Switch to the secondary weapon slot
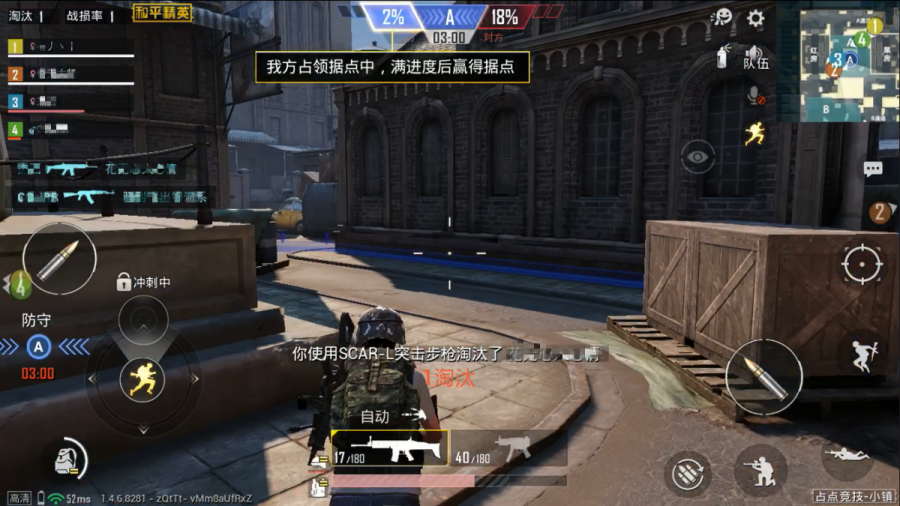This screenshot has width=900, height=506. (508, 449)
